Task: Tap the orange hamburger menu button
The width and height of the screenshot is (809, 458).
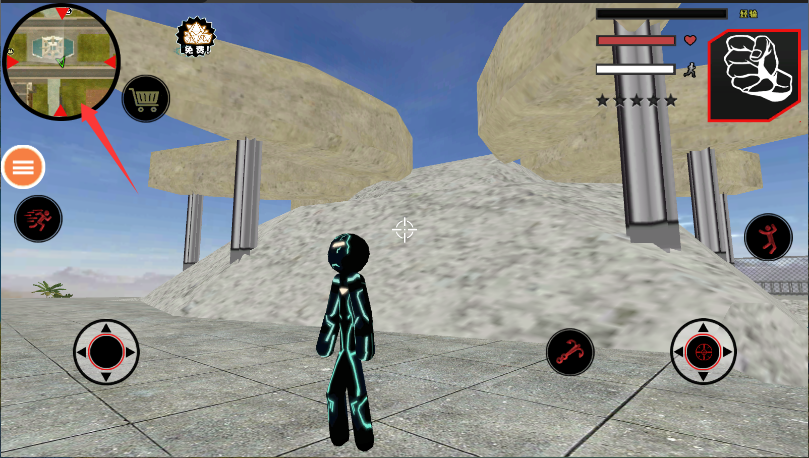Action: (x=23, y=167)
